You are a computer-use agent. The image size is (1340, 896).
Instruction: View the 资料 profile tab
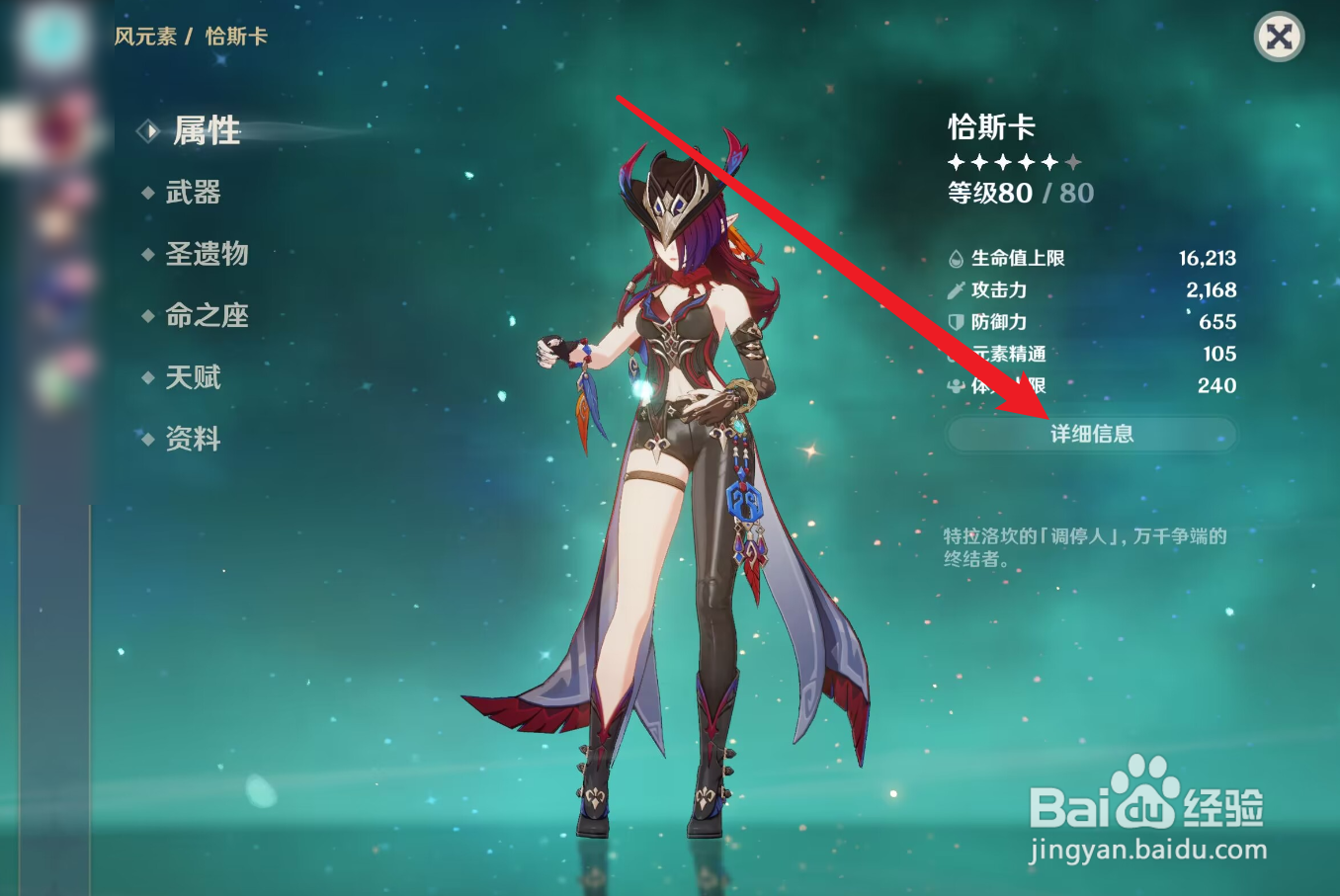click(x=195, y=439)
